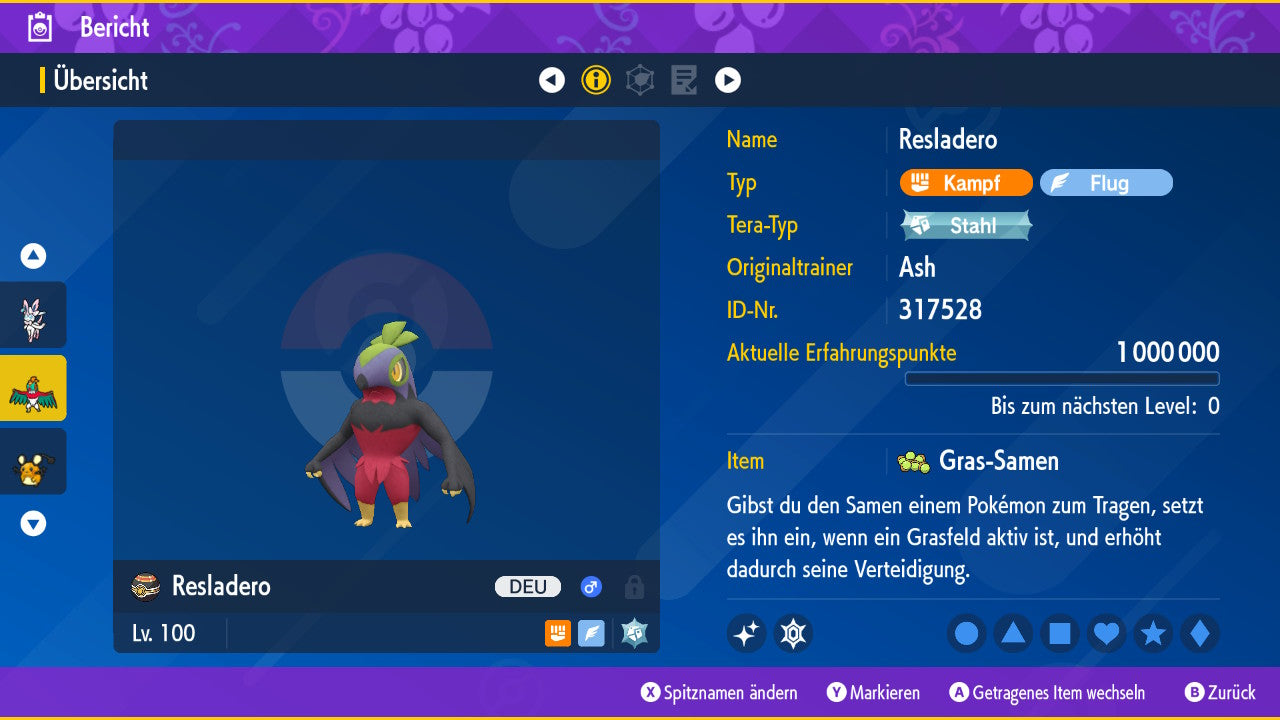This screenshot has width=1280, height=720.
Task: Click the up arrow above party list
Action: [x=33, y=256]
